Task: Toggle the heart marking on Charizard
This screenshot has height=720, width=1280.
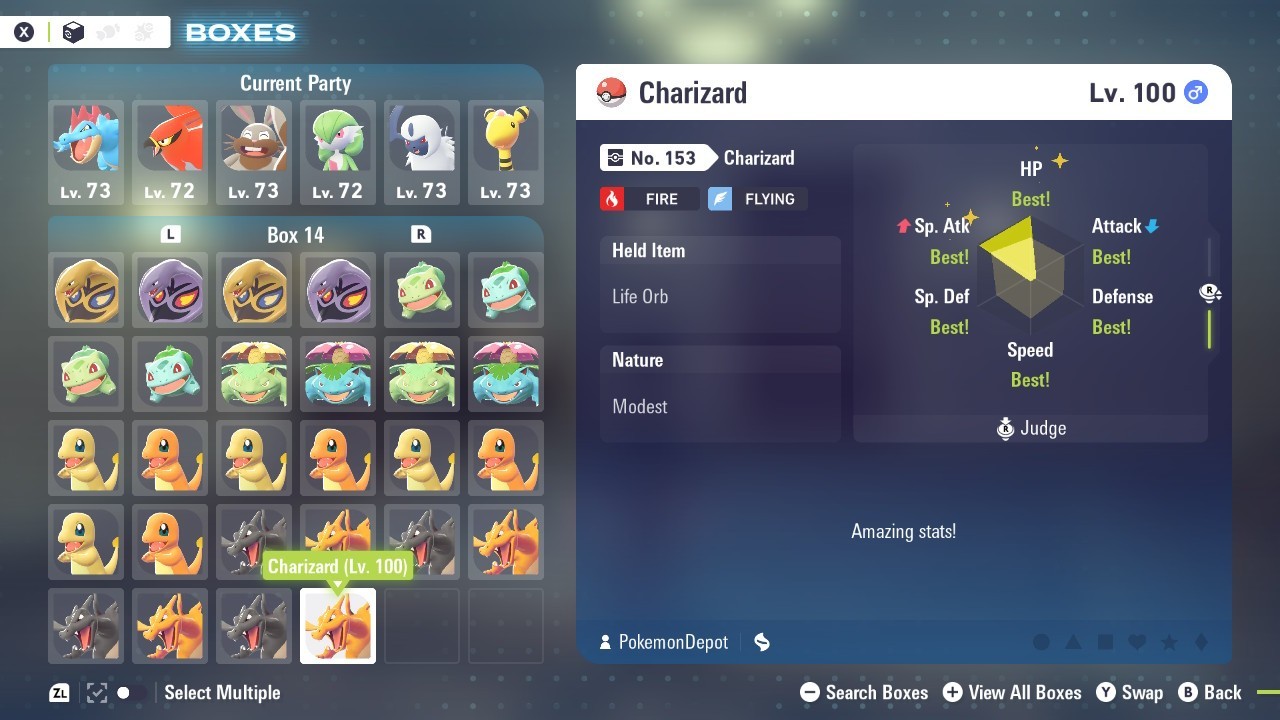Action: pyautogui.click(x=1137, y=642)
